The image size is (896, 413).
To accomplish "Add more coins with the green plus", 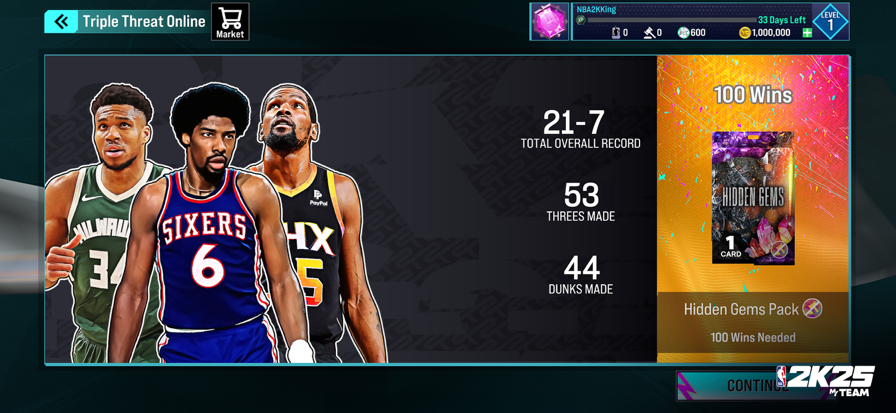I will 807,33.
